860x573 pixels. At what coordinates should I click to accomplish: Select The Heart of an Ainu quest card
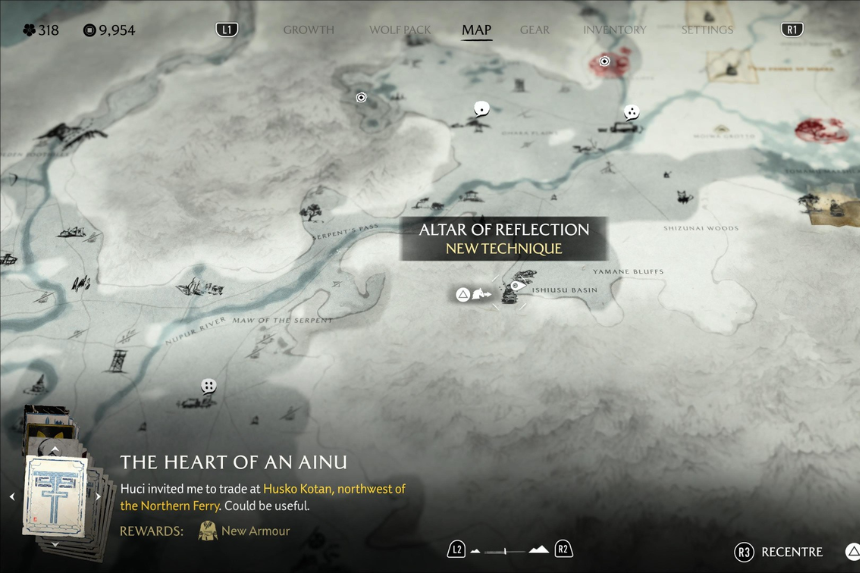pos(55,496)
